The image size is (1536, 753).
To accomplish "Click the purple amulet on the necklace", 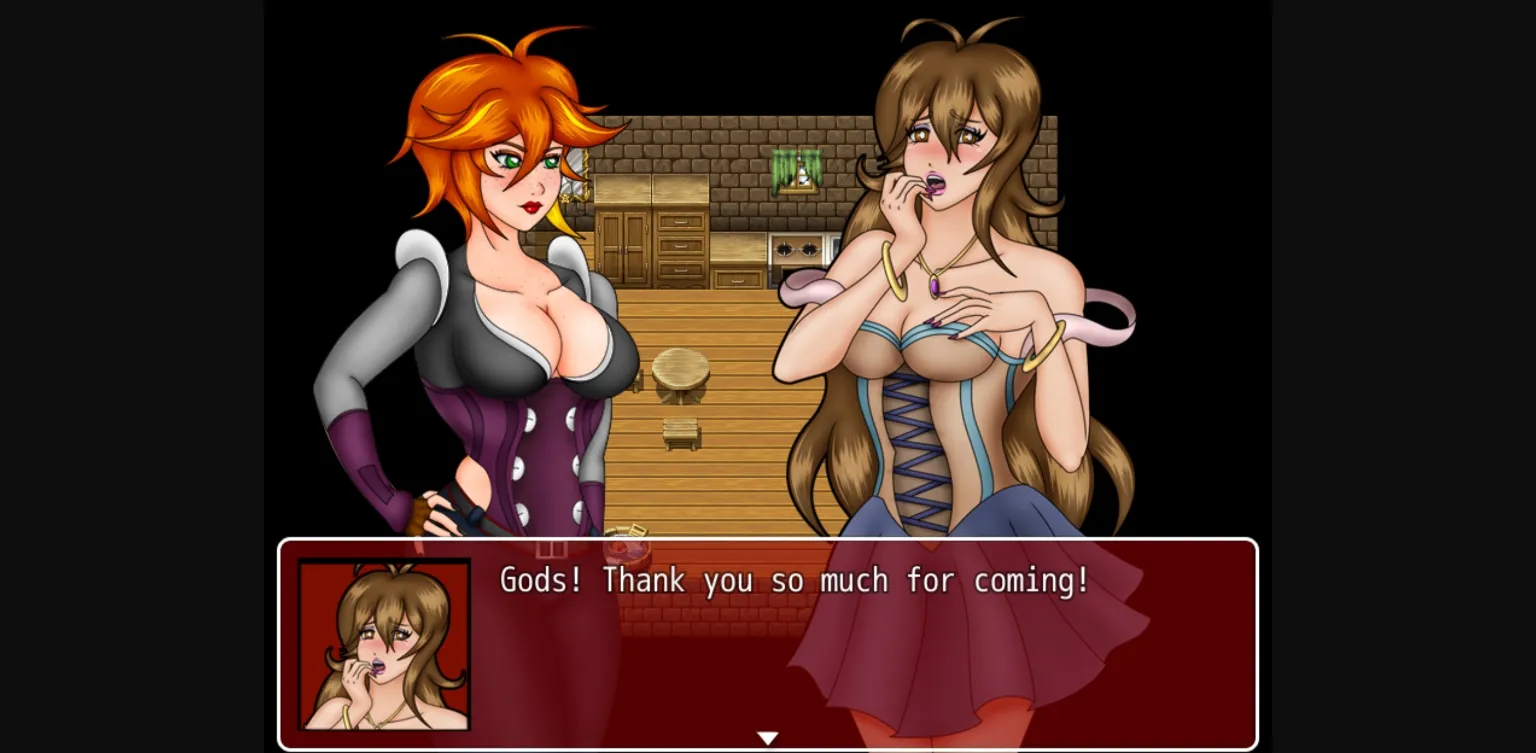I will [936, 286].
